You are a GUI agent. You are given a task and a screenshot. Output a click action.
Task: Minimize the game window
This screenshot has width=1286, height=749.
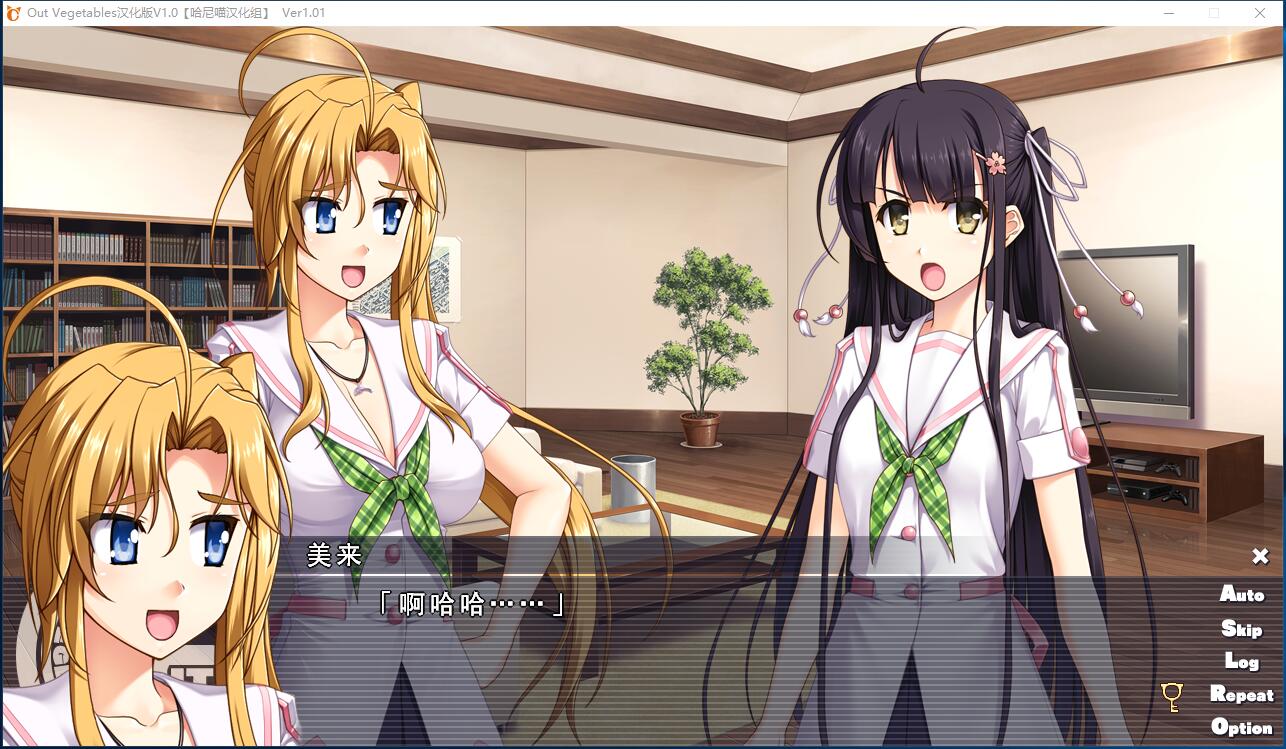(1169, 13)
